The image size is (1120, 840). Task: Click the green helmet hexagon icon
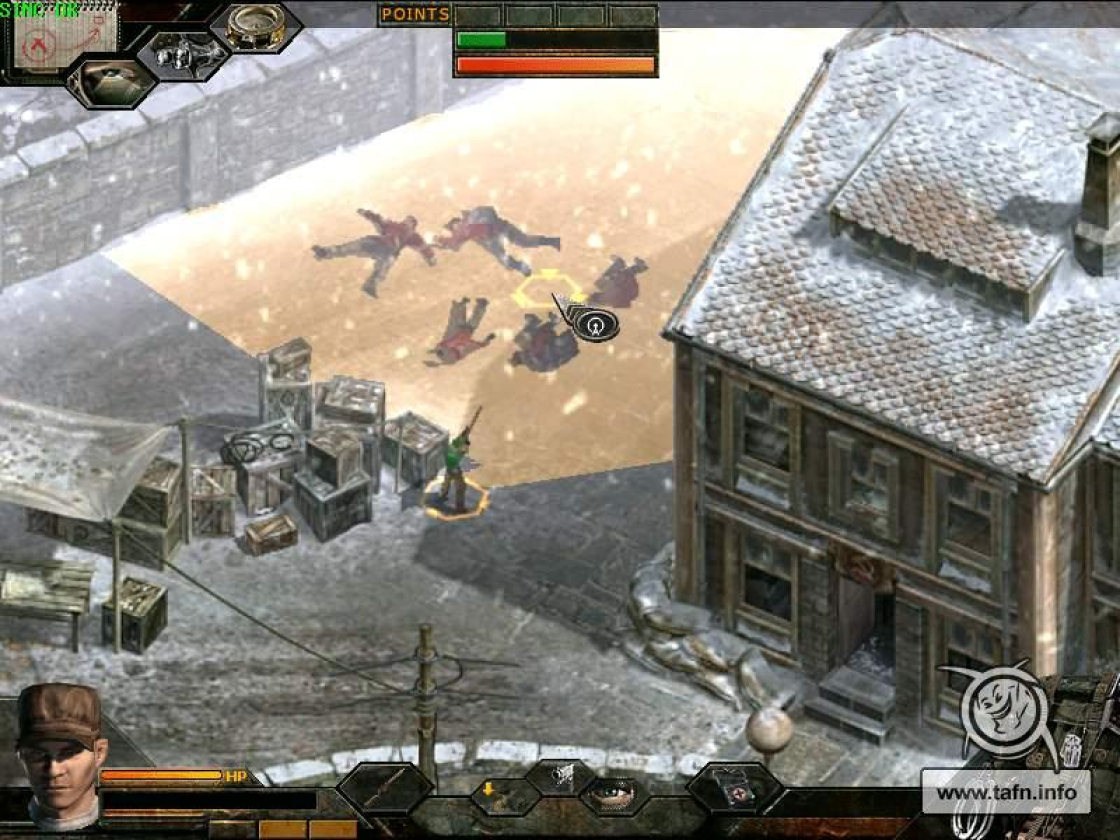click(111, 81)
